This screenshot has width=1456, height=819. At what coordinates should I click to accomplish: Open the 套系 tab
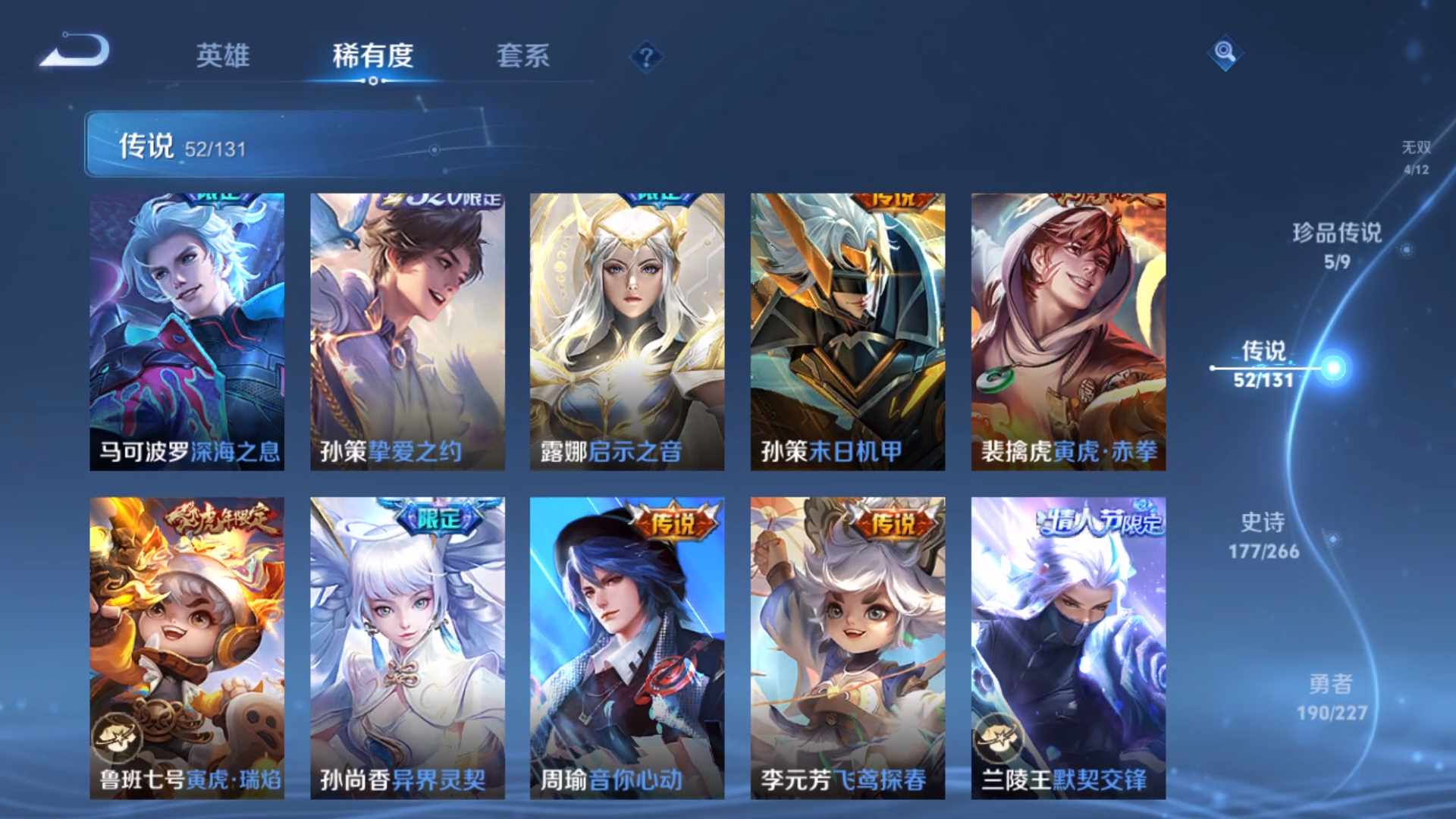pos(524,56)
